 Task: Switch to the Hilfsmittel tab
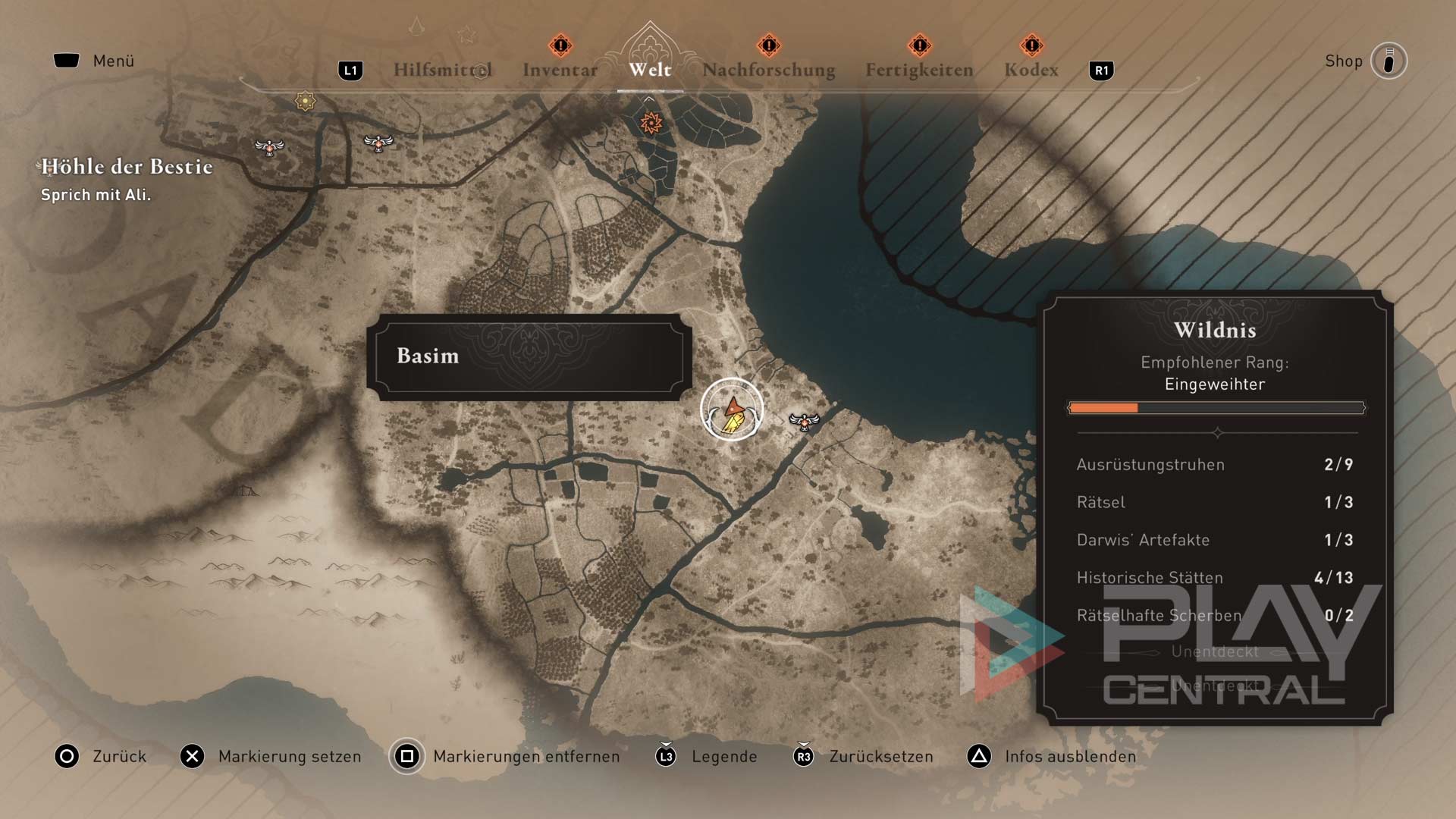[x=442, y=70]
